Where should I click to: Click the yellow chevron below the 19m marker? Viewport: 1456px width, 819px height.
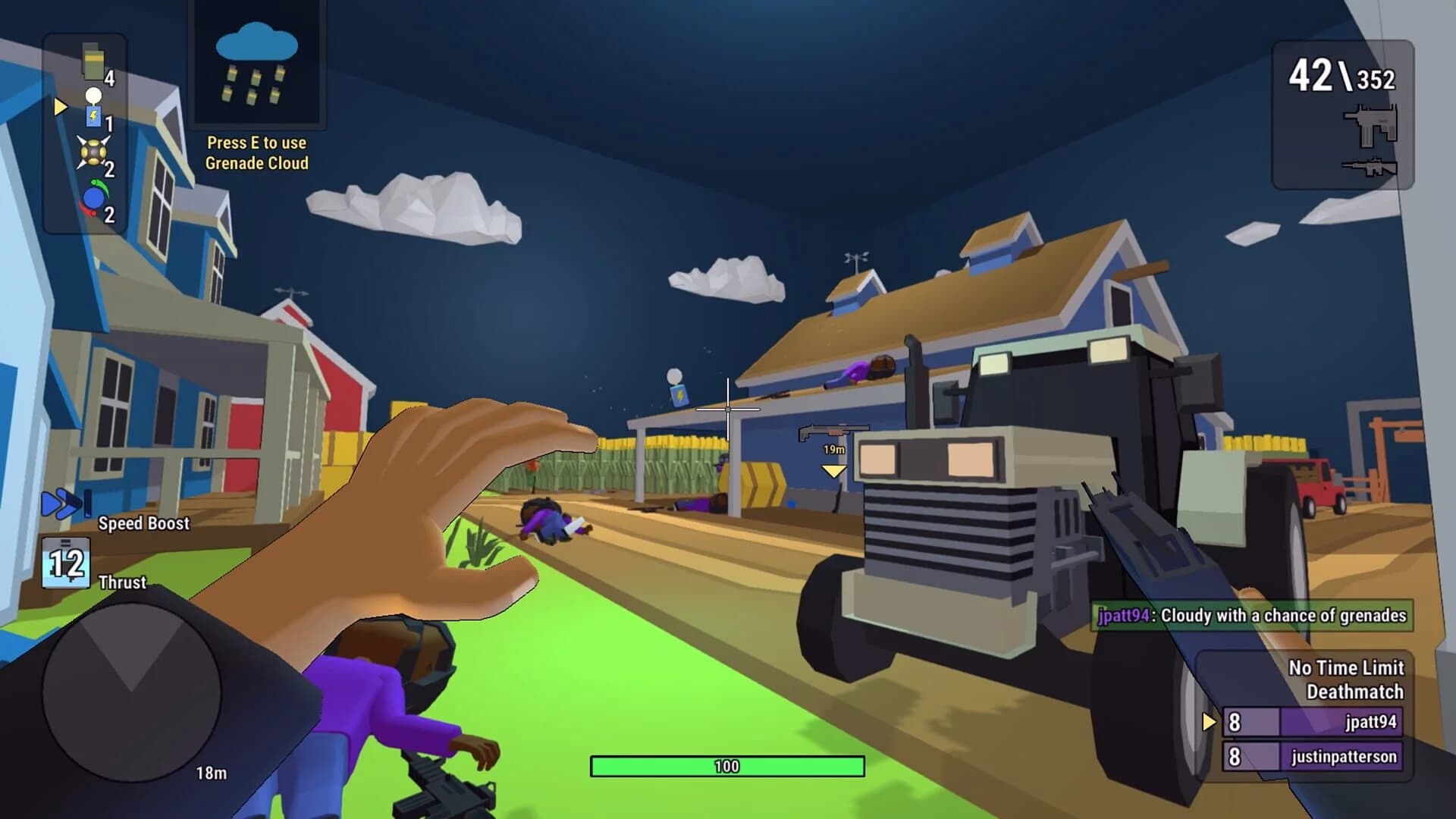833,470
